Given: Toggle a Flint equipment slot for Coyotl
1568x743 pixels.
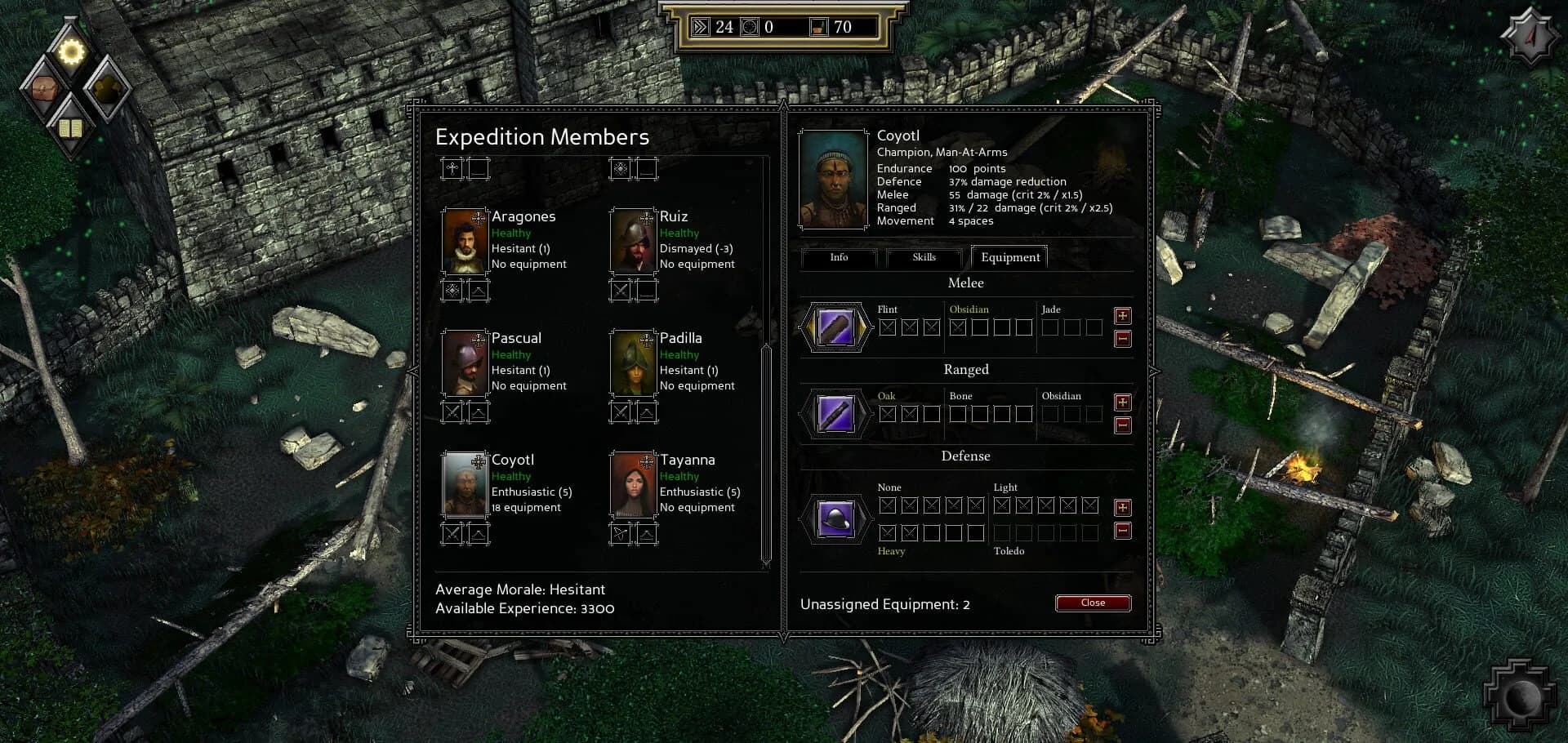Looking at the screenshot, I should 886,327.
